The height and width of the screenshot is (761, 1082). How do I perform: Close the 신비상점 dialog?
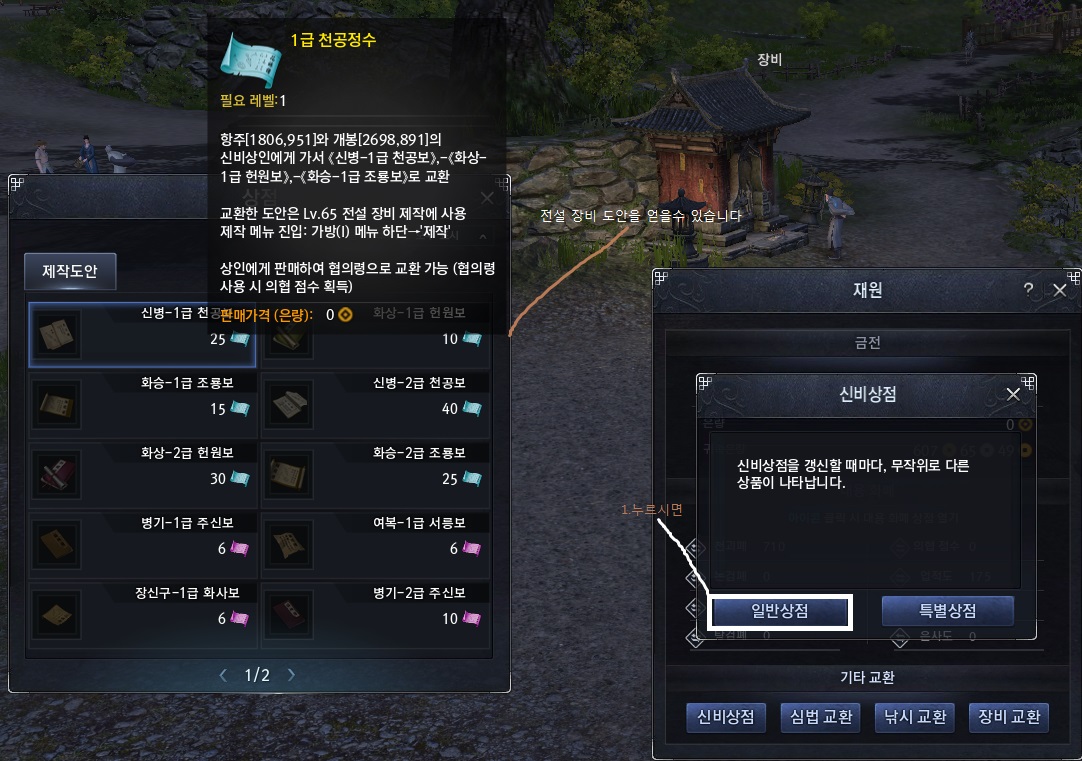(x=1013, y=394)
